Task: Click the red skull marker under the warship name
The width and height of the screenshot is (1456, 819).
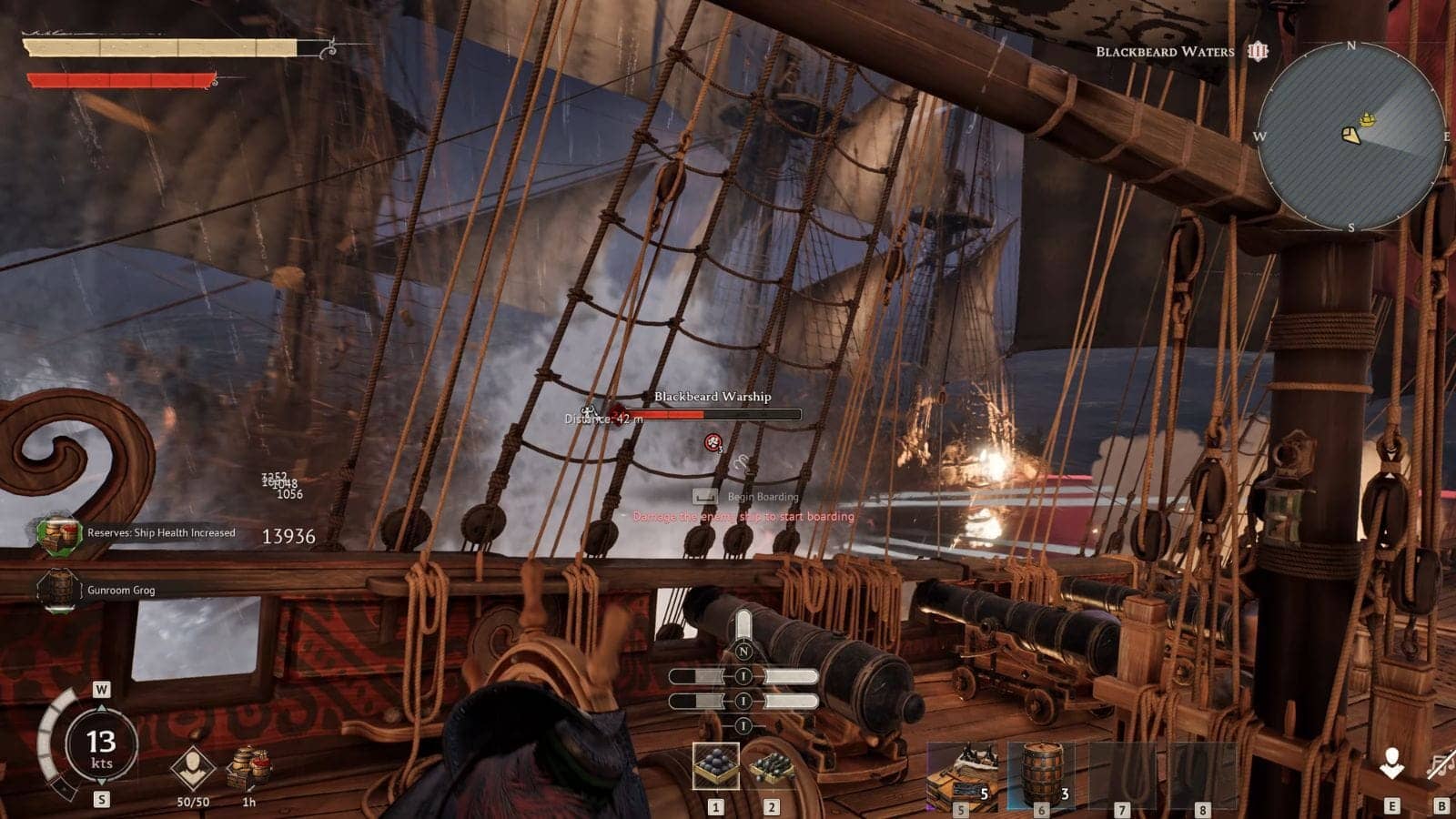Action: pyautogui.click(x=713, y=442)
